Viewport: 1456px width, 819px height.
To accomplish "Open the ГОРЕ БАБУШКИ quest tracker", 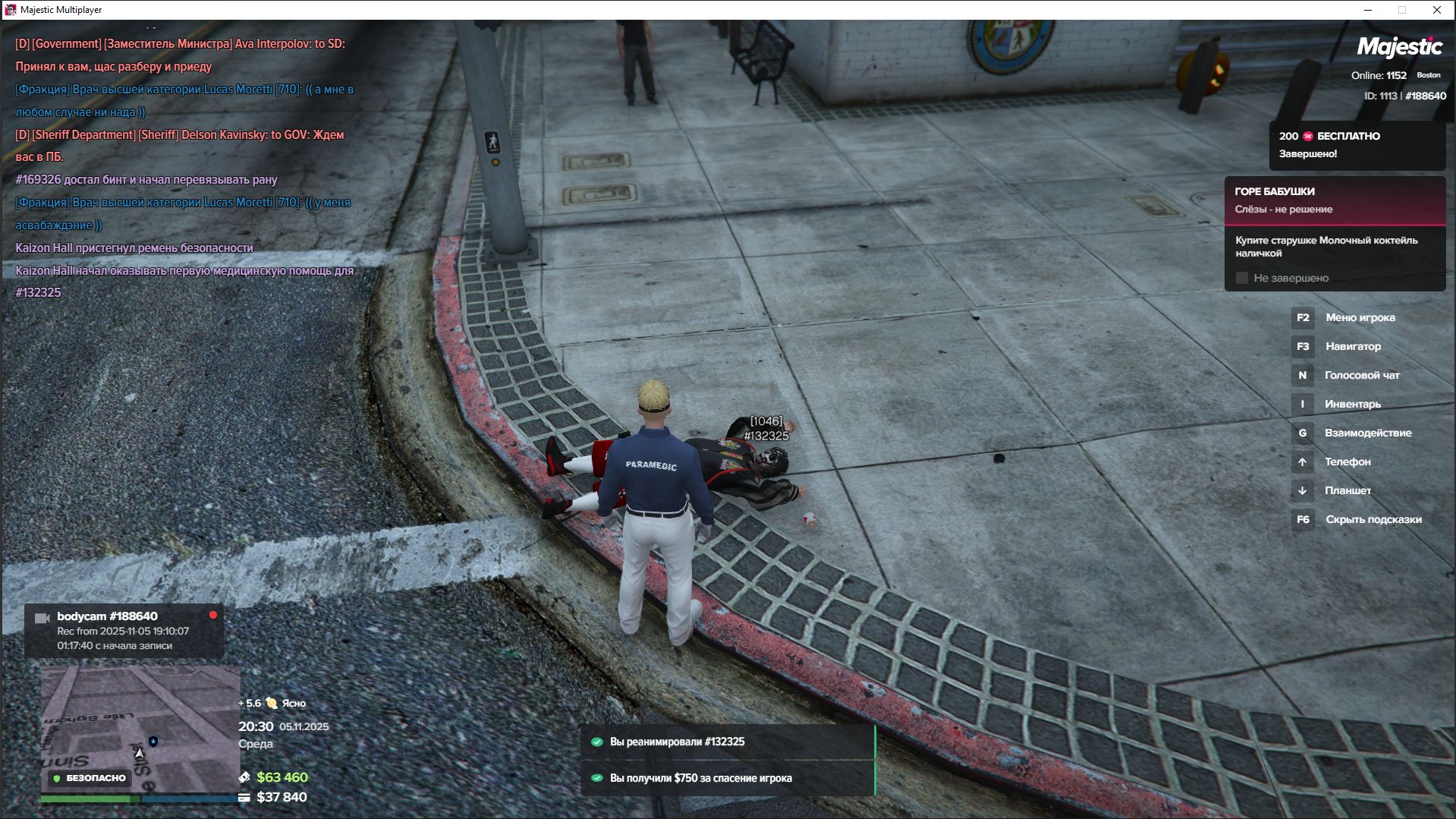I will coord(1334,200).
